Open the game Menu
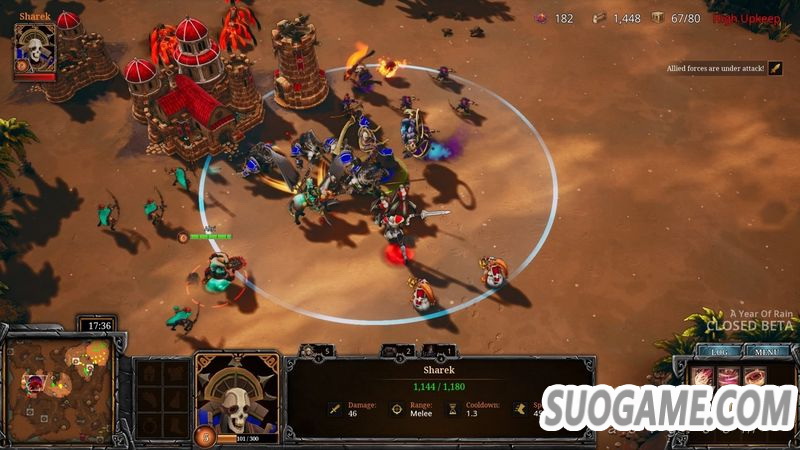 [x=768, y=351]
